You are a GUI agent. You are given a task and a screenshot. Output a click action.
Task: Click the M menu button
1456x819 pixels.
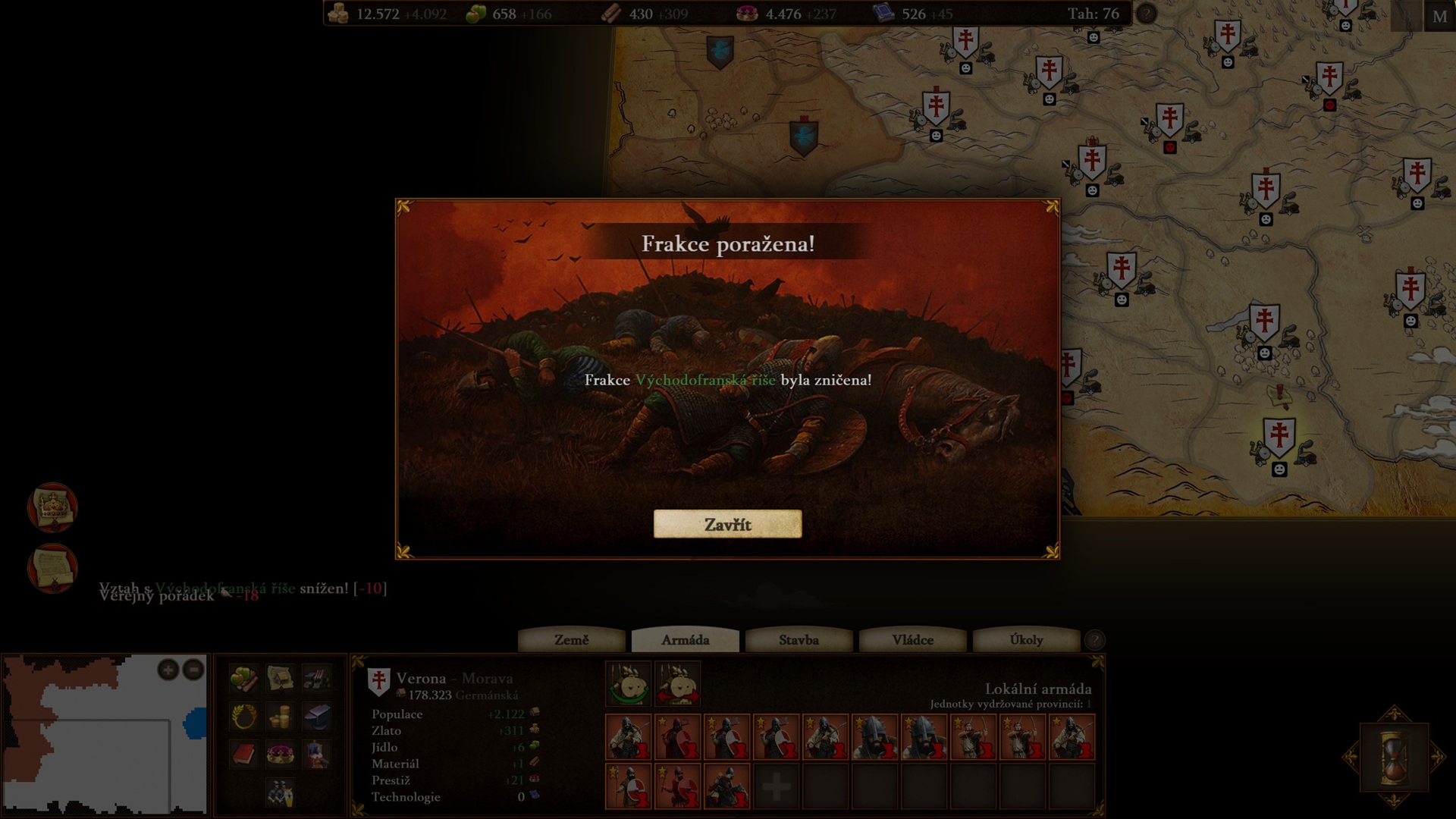click(x=1439, y=17)
